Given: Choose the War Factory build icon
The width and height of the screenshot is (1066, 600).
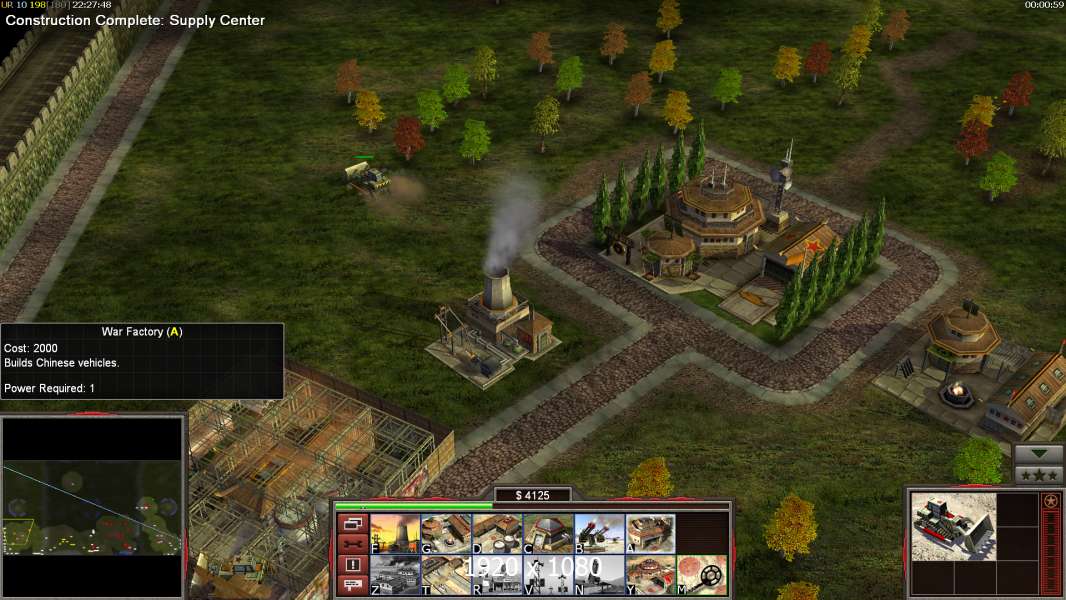Looking at the screenshot, I should (x=650, y=534).
